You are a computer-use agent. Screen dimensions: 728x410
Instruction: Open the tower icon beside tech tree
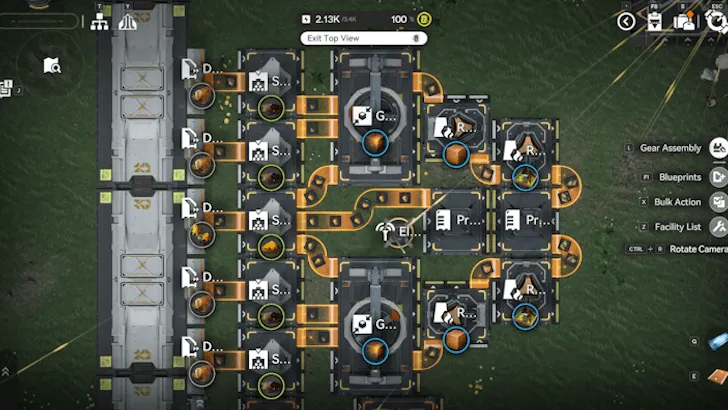[128, 21]
